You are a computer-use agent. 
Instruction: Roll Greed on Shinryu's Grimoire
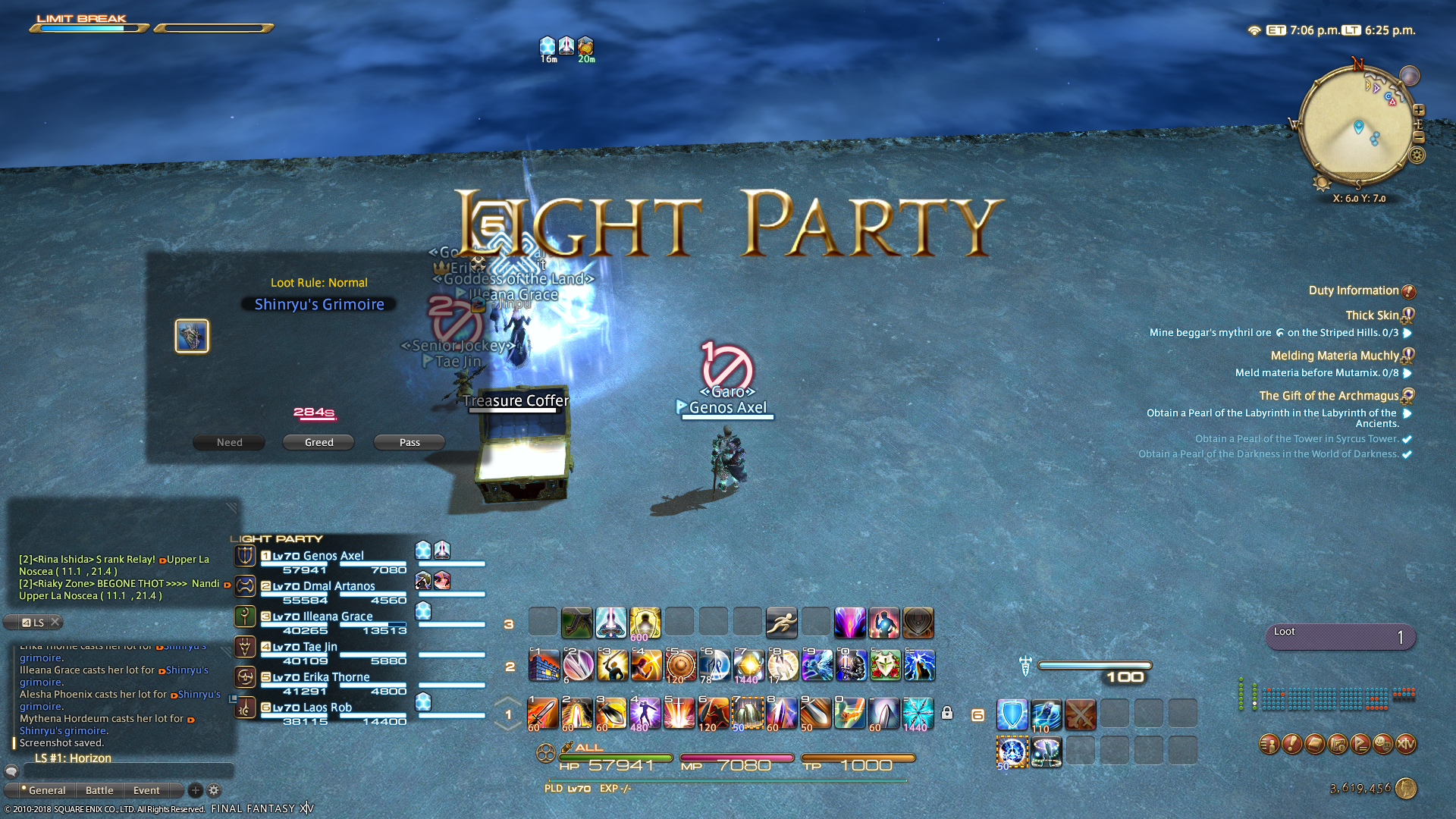pyautogui.click(x=318, y=442)
